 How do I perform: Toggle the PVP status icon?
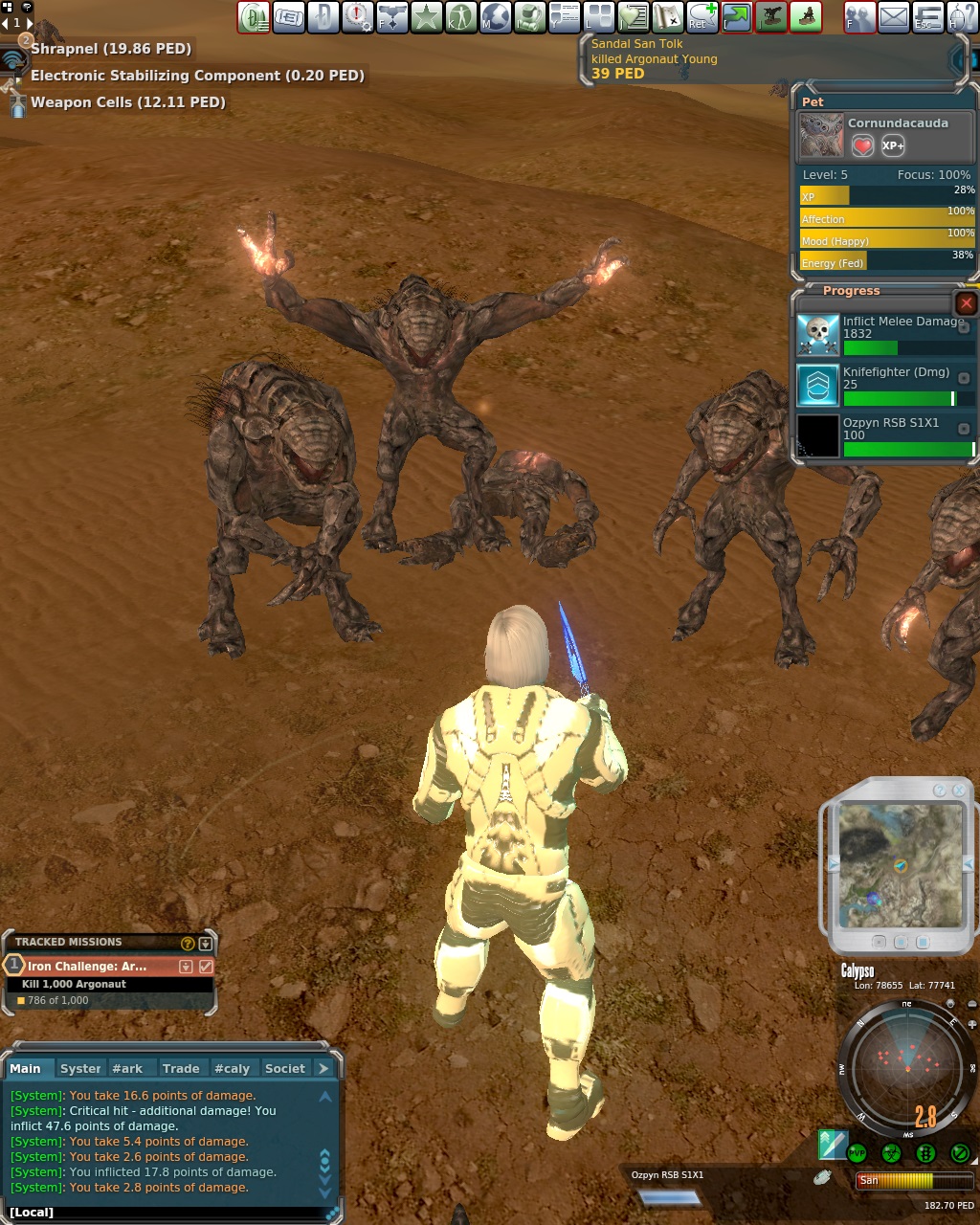(x=857, y=1153)
